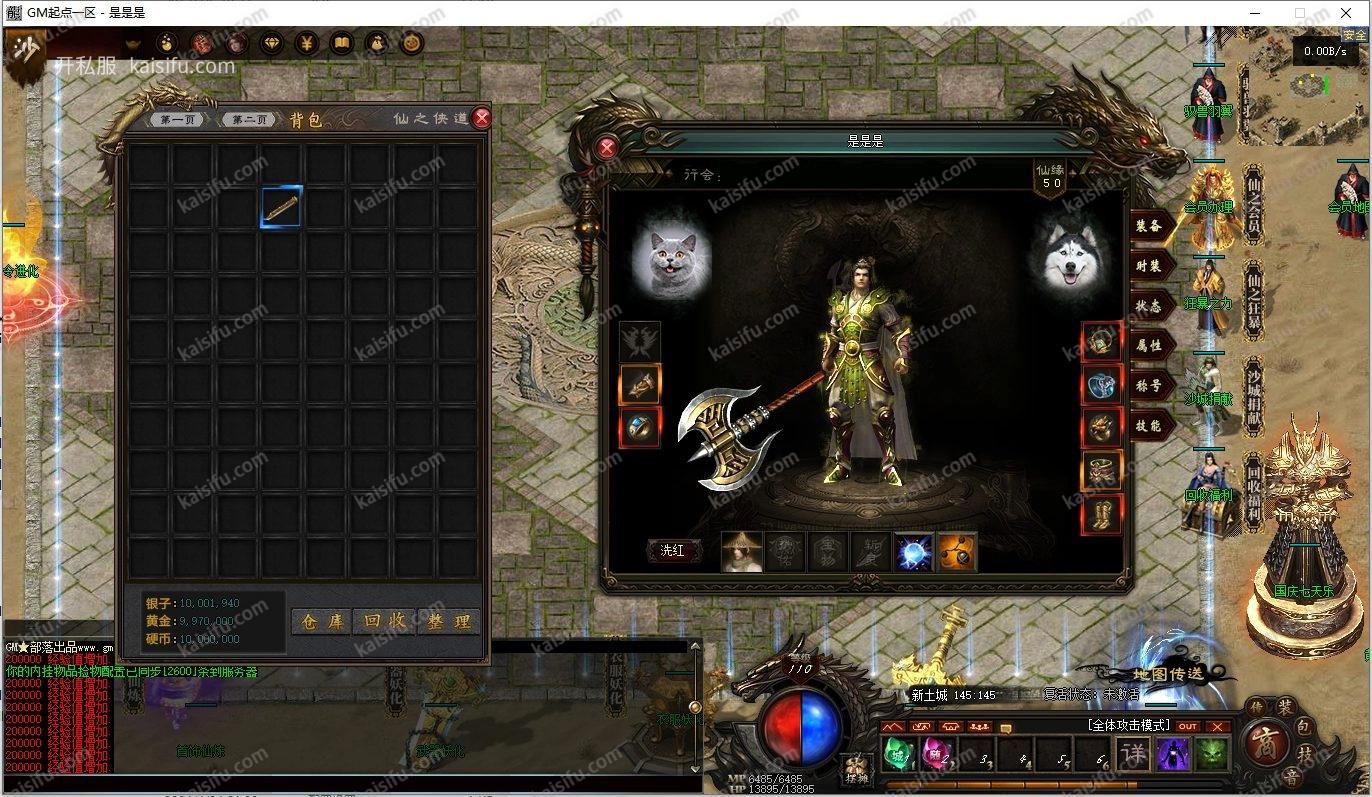The image size is (1372, 797).
Task: Close the character equipment panel
Action: point(607,148)
